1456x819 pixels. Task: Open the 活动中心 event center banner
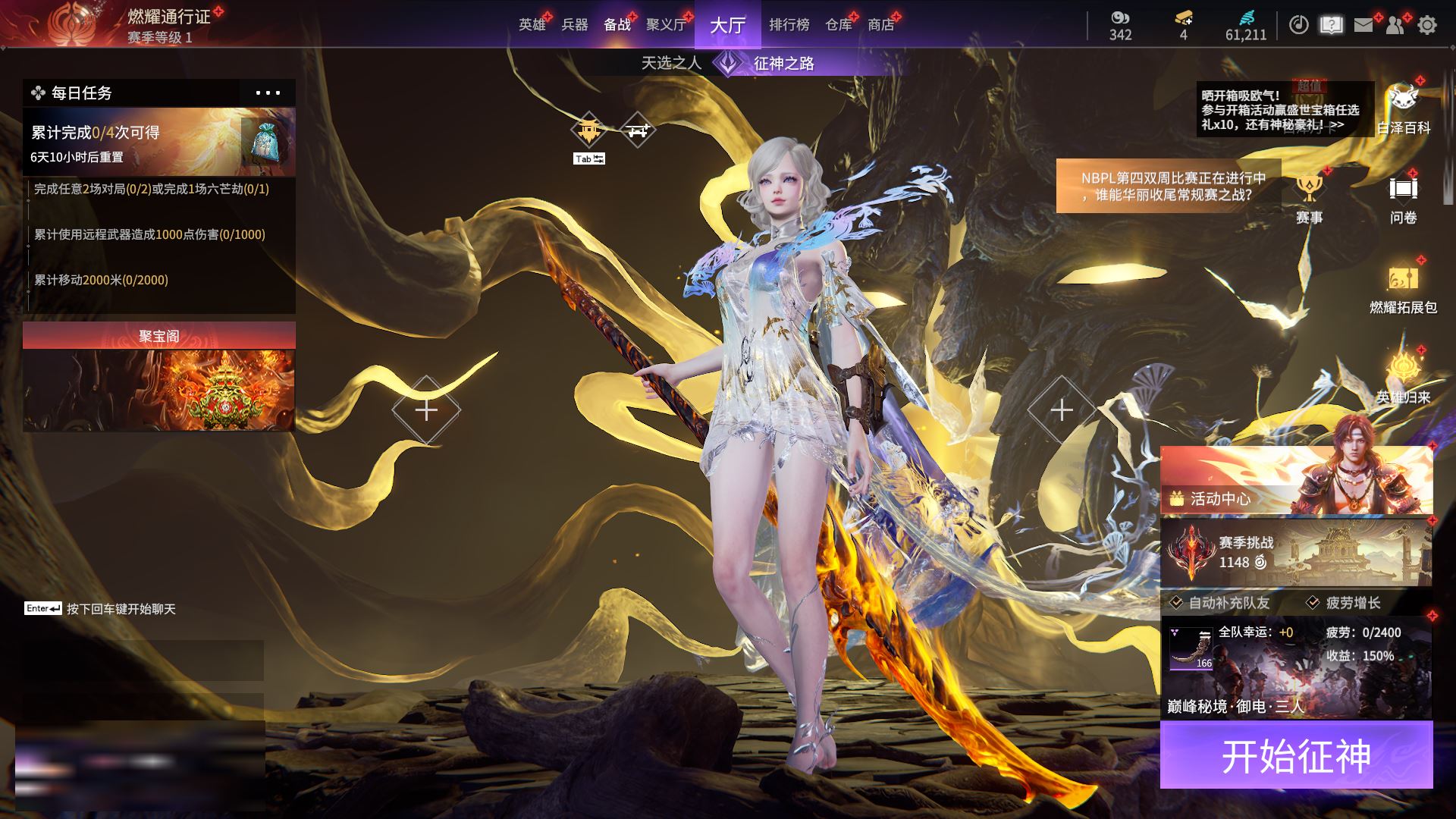tap(1296, 482)
